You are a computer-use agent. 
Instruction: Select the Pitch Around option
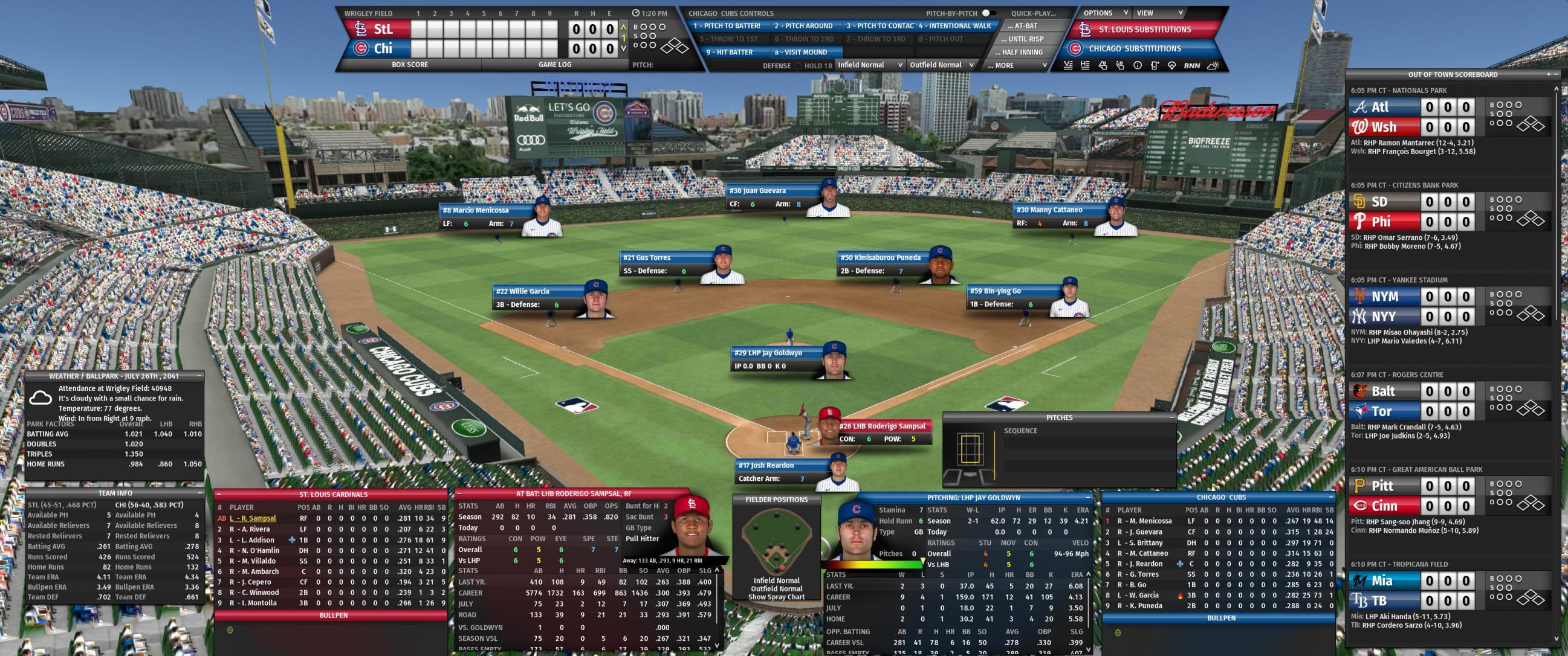[x=803, y=26]
